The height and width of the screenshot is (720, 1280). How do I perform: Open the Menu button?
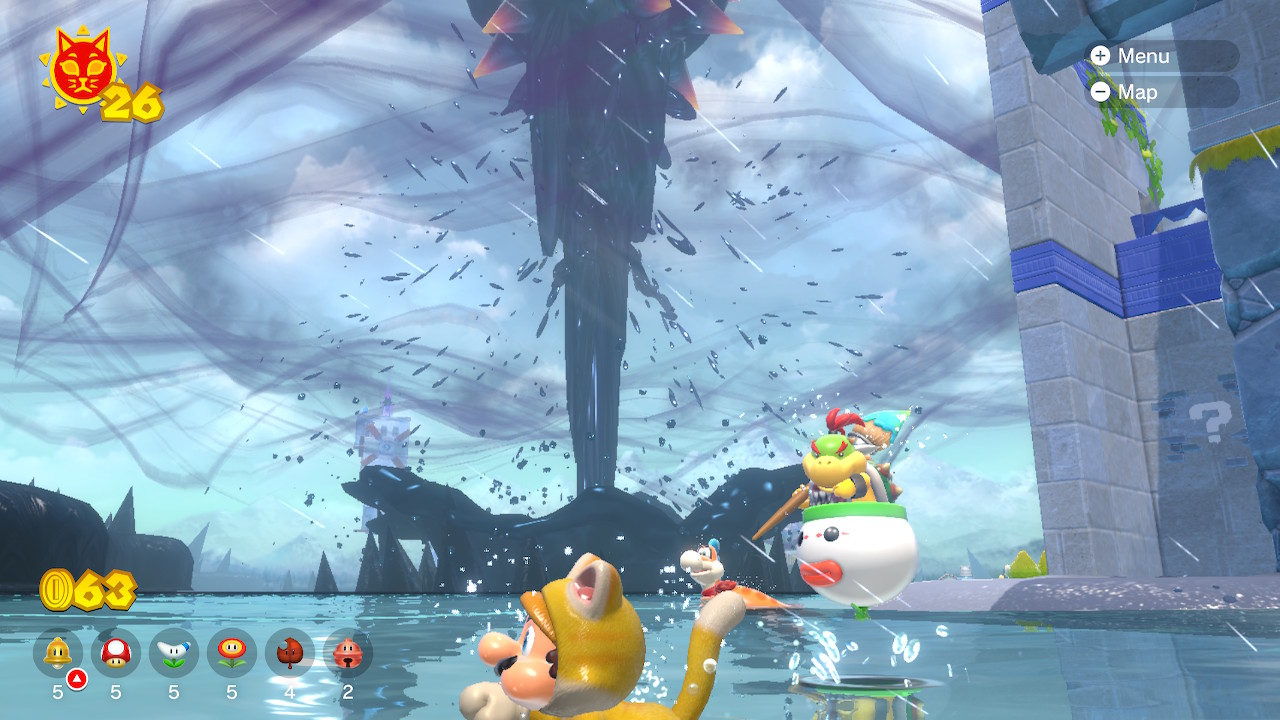(x=1160, y=56)
